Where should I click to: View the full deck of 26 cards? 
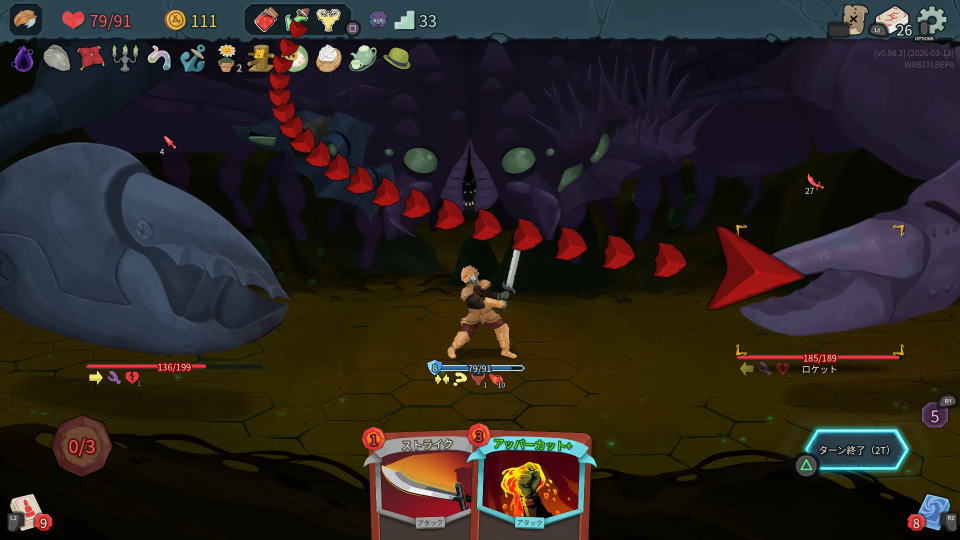point(891,21)
